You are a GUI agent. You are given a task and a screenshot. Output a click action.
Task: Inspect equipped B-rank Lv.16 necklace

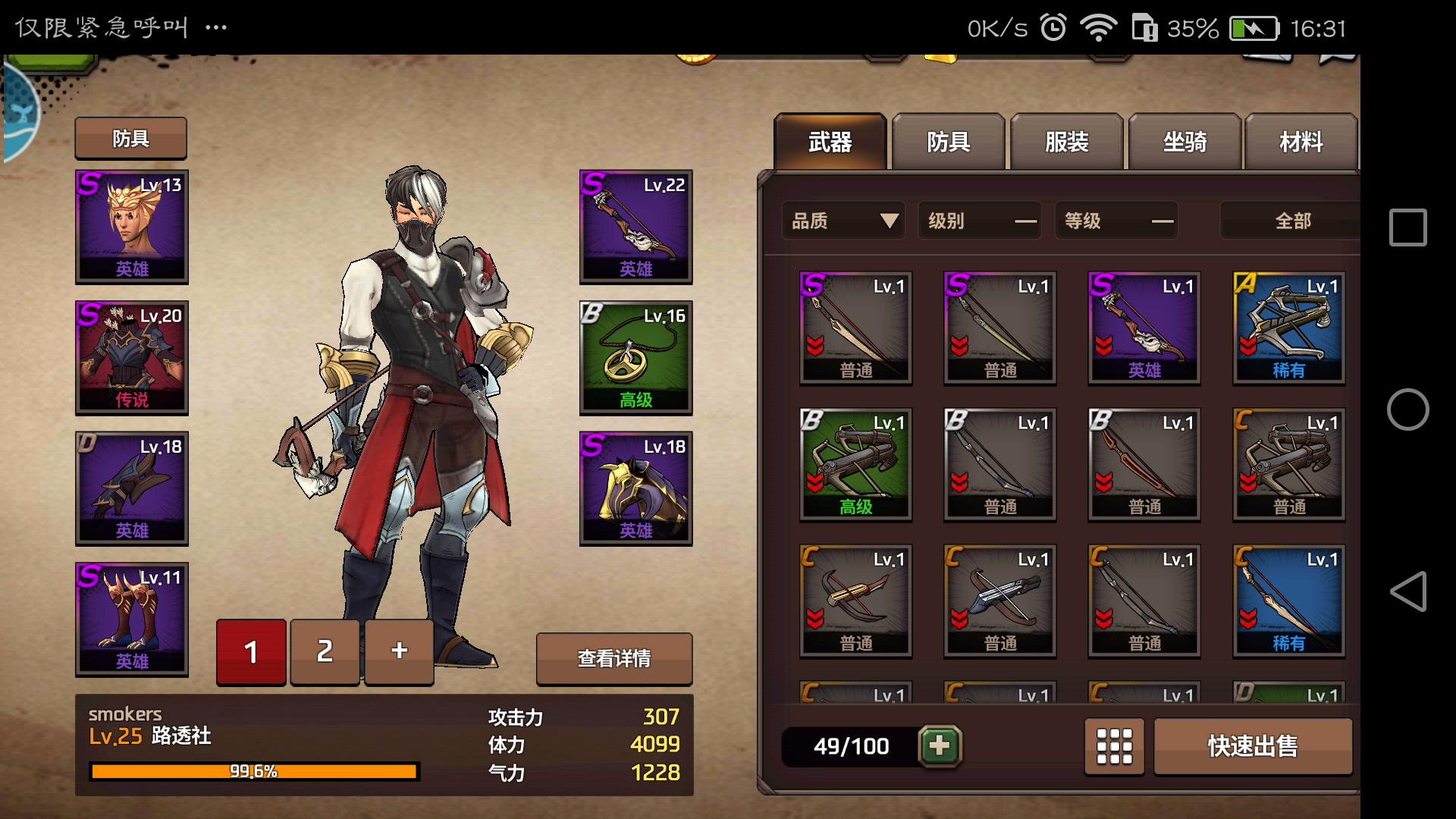(x=635, y=357)
